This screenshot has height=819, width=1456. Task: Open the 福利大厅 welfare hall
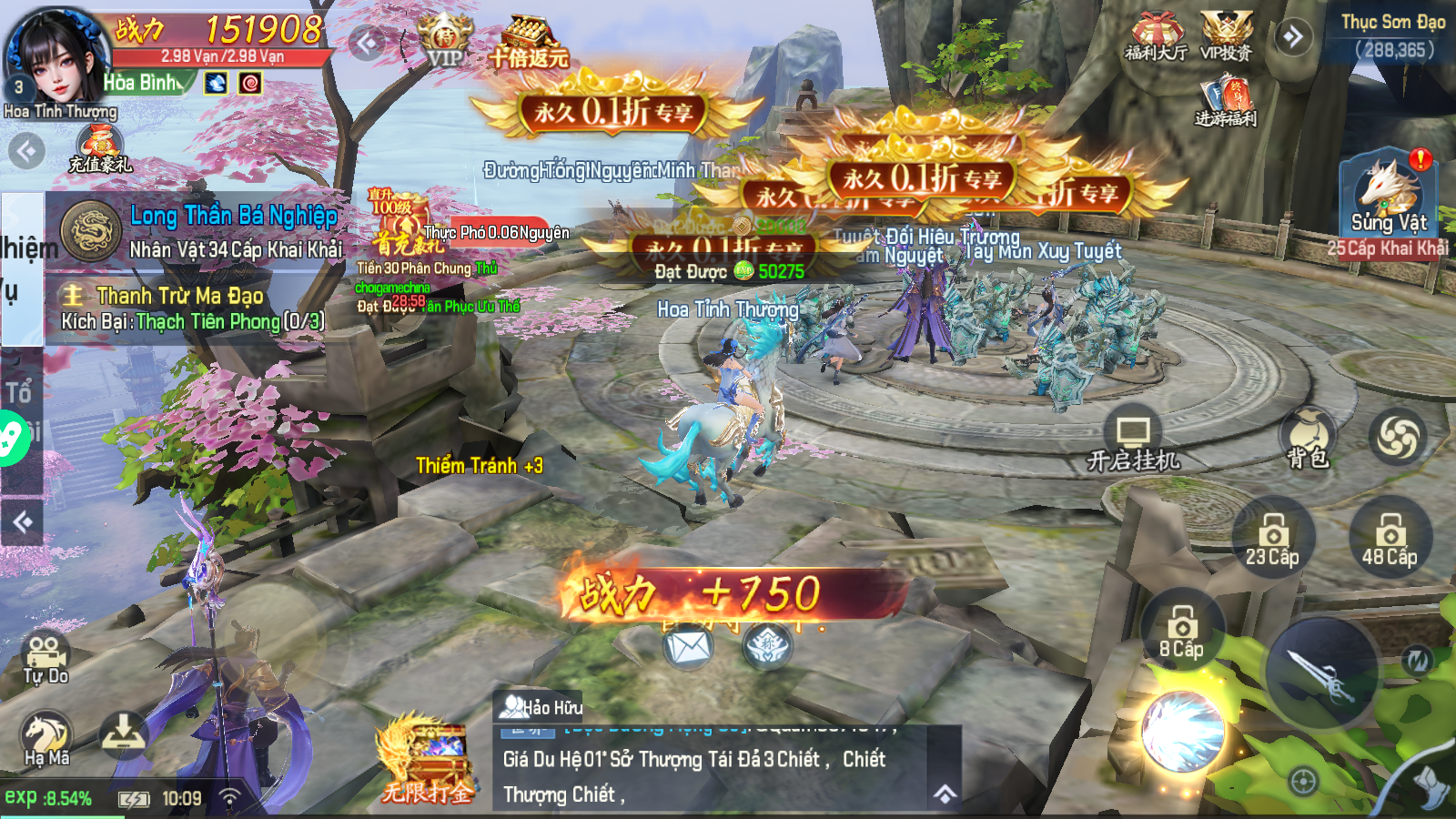[1157, 37]
